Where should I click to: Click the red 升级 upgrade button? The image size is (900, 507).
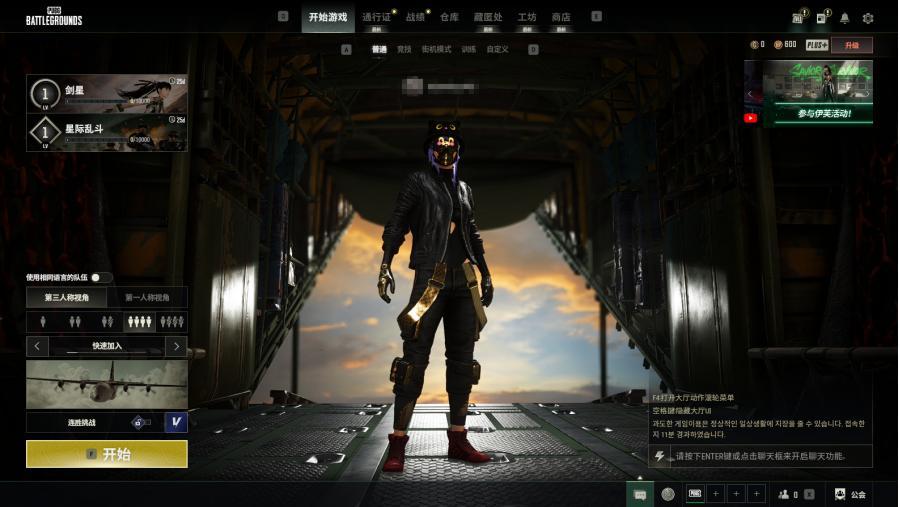(851, 45)
